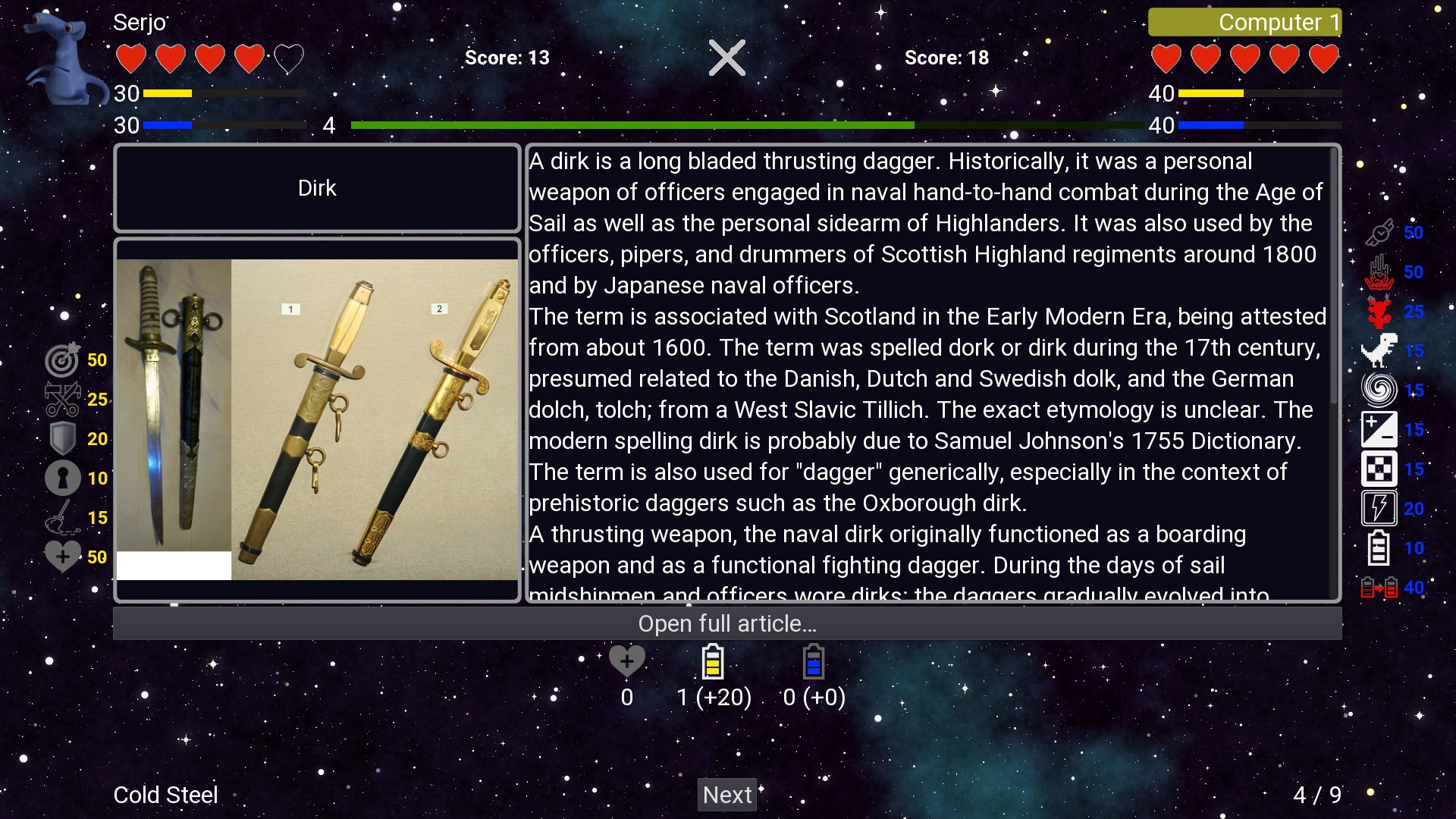The height and width of the screenshot is (819, 1456).
Task: Activate the winged stopwatch power-up
Action: (1380, 232)
